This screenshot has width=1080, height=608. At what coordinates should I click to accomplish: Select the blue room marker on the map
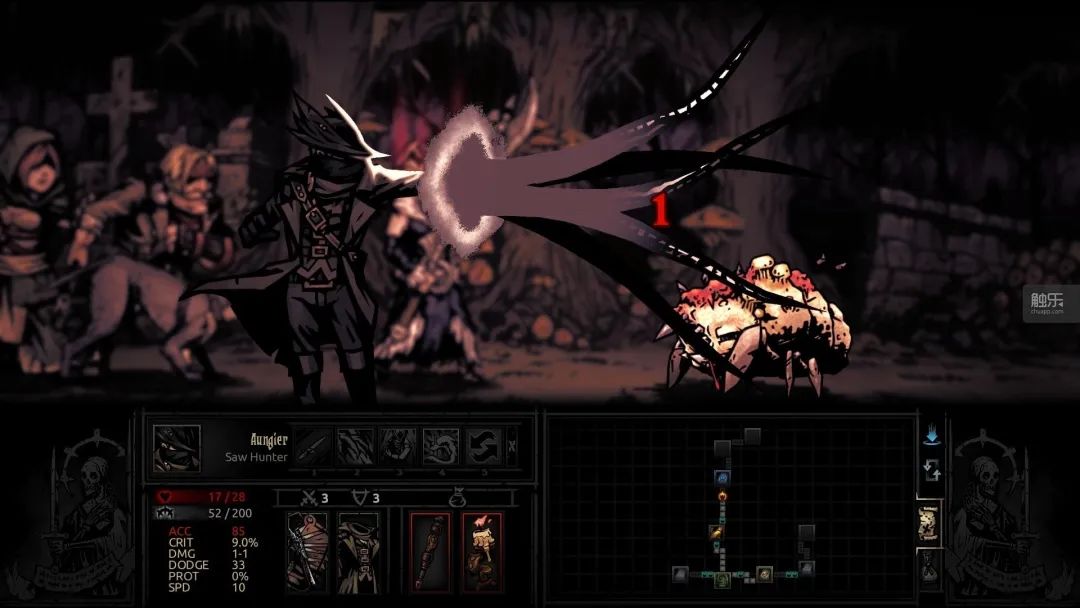pos(721,477)
